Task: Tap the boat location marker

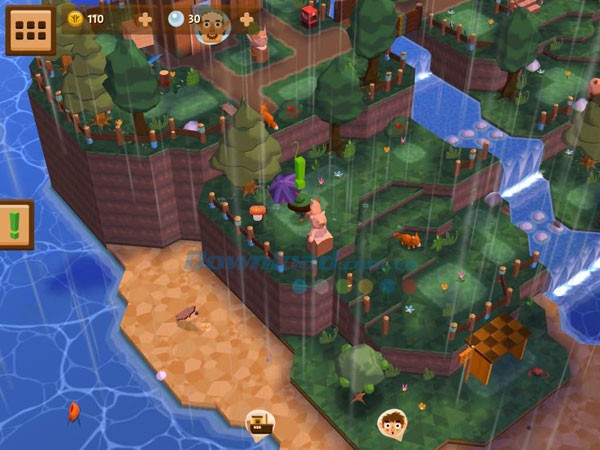Action: coord(260,422)
